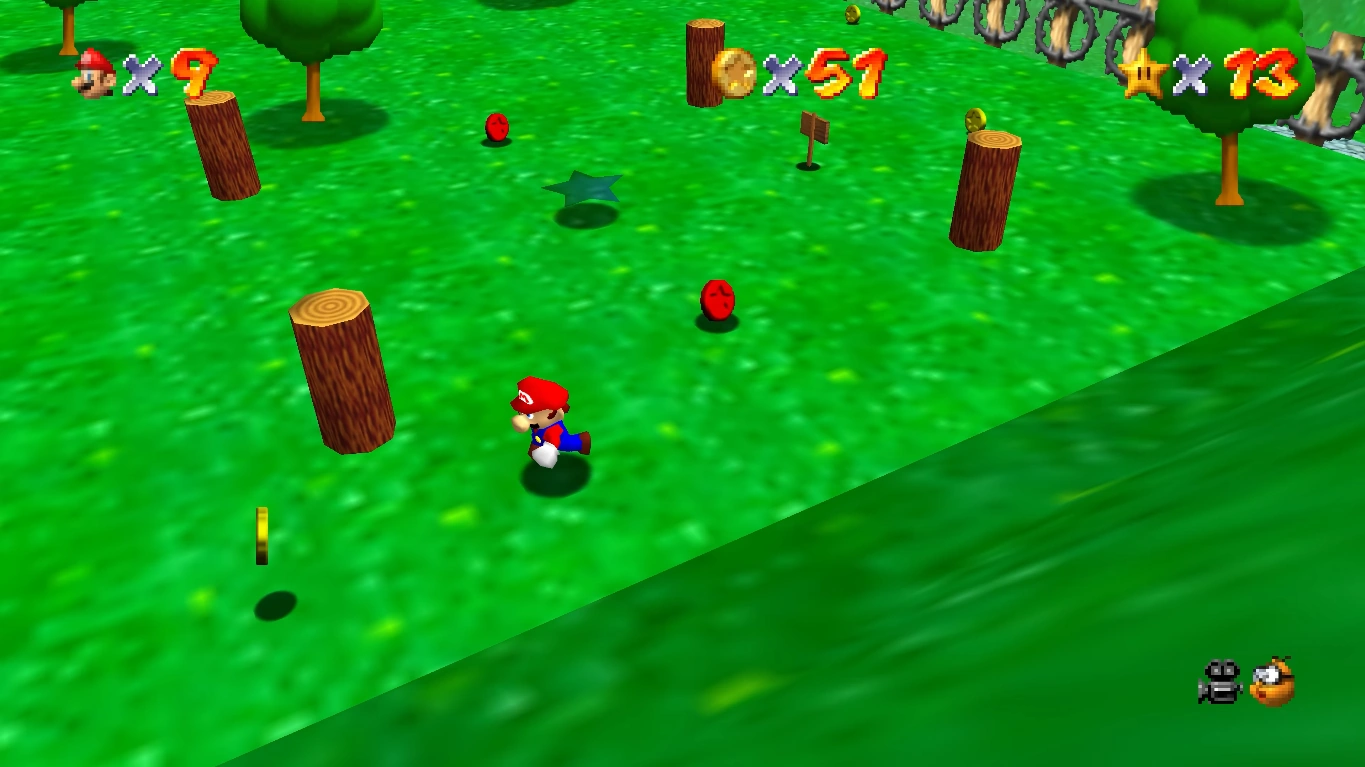Click the spinning yellow coin lower left

[x=262, y=537]
